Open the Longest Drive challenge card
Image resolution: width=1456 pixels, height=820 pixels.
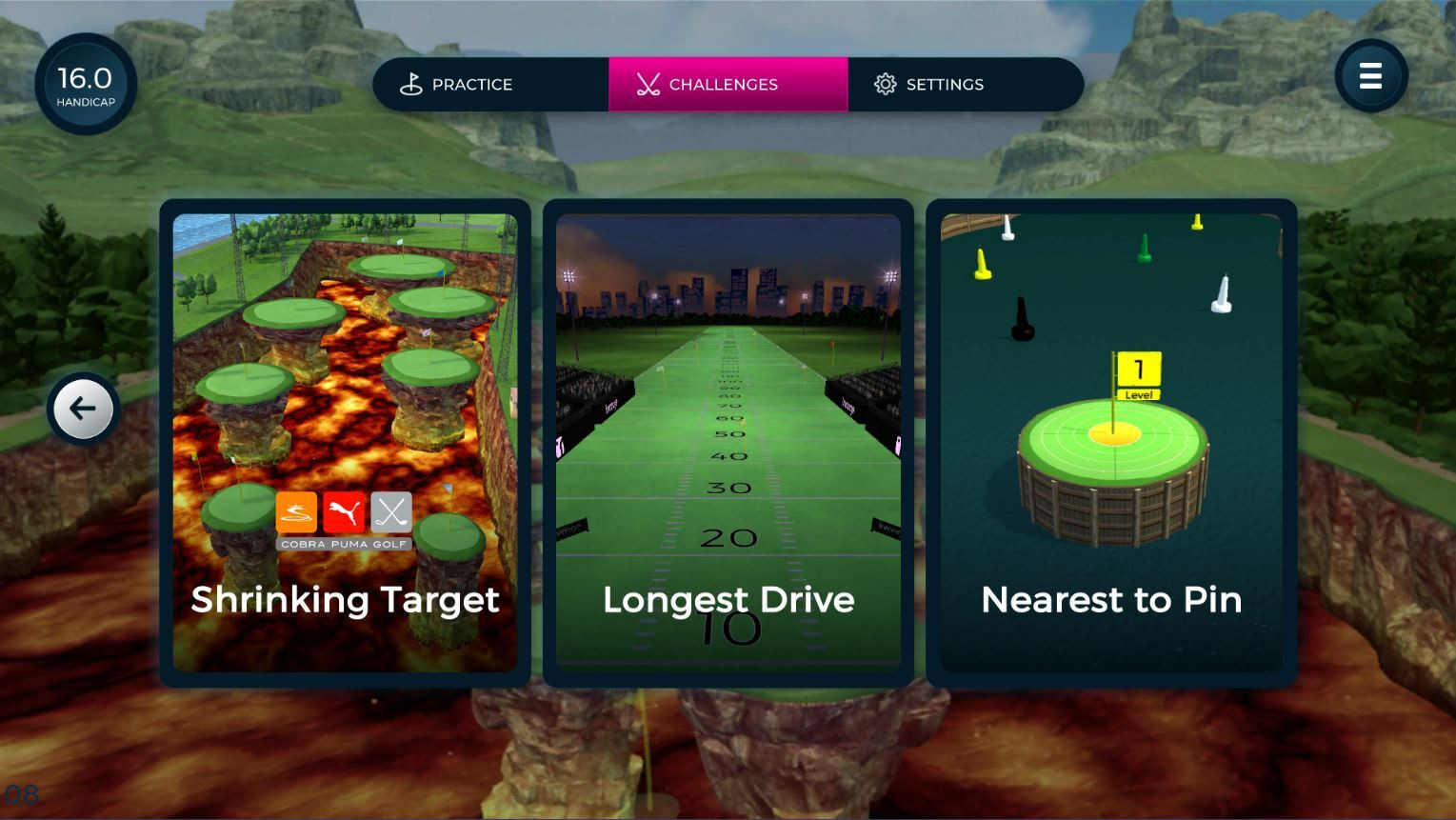[728, 443]
